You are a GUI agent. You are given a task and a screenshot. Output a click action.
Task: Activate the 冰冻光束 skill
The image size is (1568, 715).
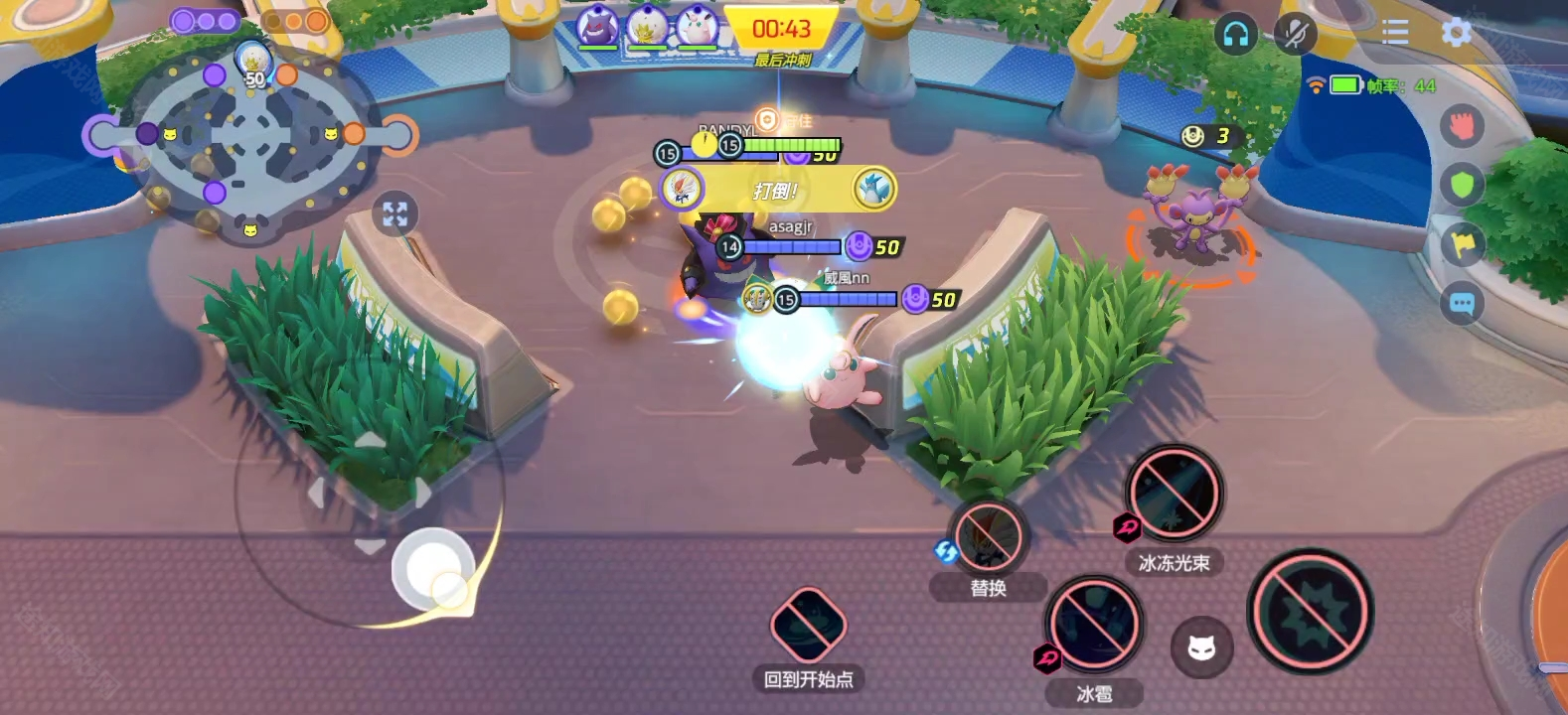pos(1174,494)
